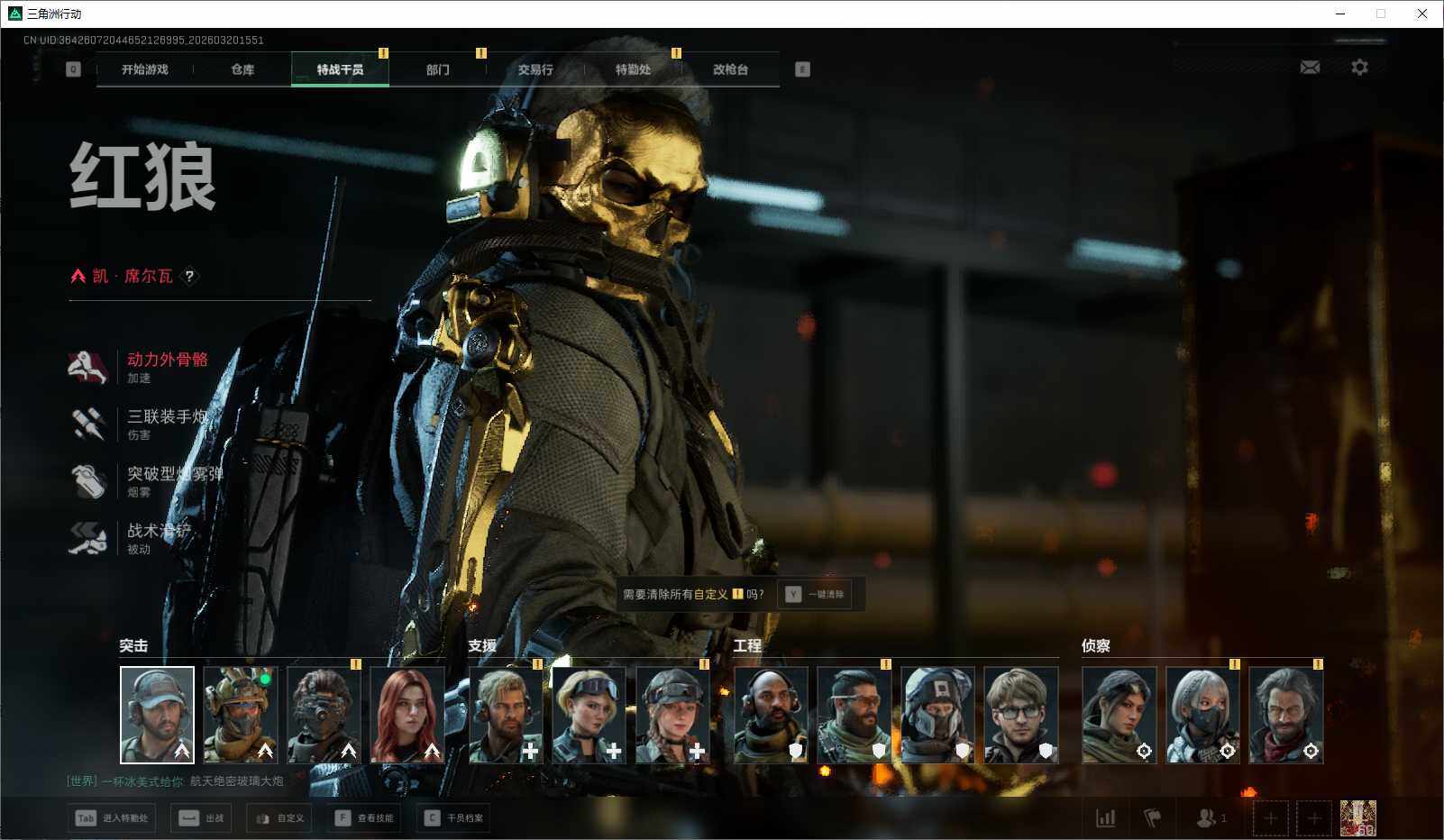
Task: Pick the young man with glasses engineer operator
Action: point(1020,715)
